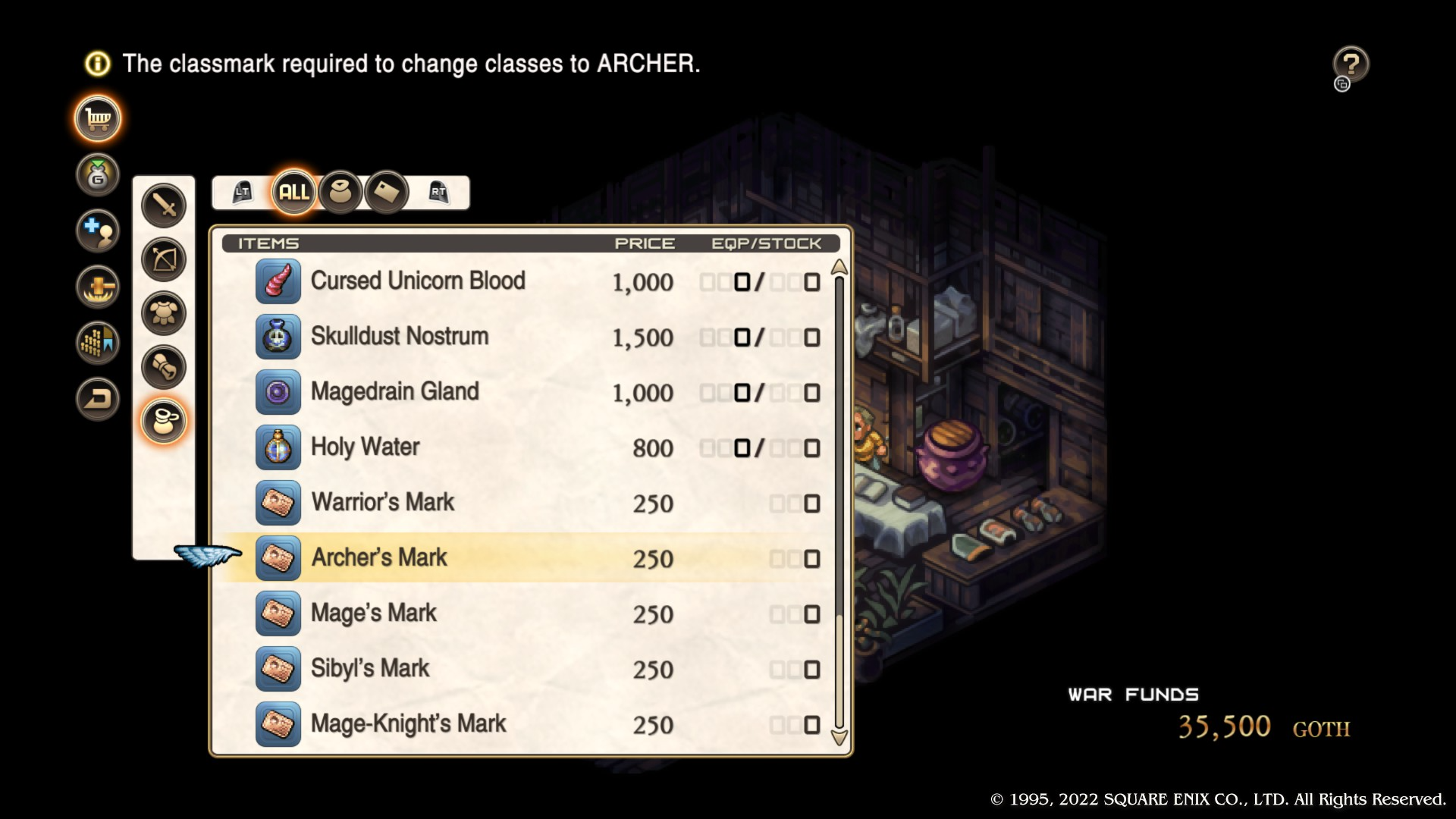Select the Cursed Unicorn Blood item
The image size is (1456, 819).
pos(418,281)
